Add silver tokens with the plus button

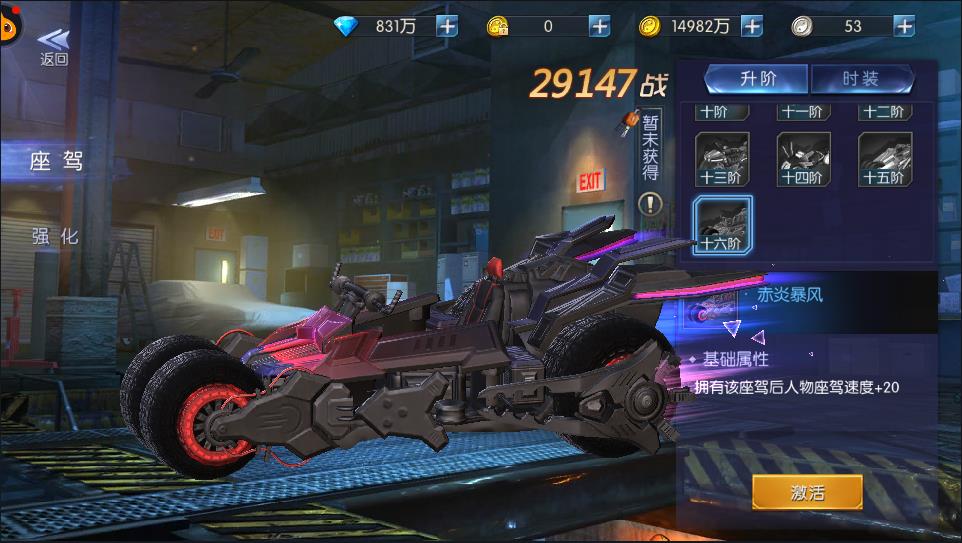(x=904, y=27)
